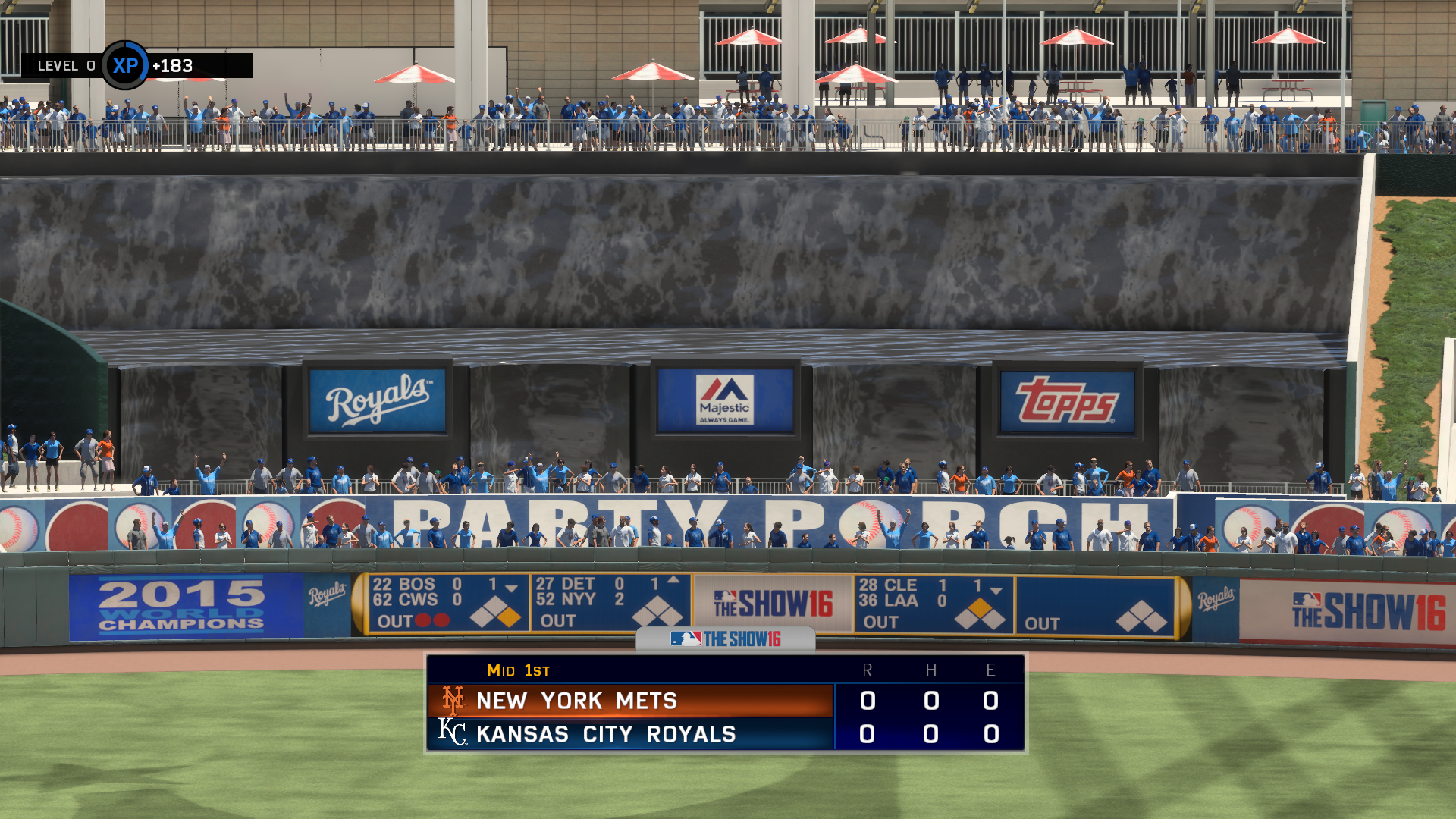
Task: Click the blue XP badge next to Level 0
Action: tap(126, 66)
